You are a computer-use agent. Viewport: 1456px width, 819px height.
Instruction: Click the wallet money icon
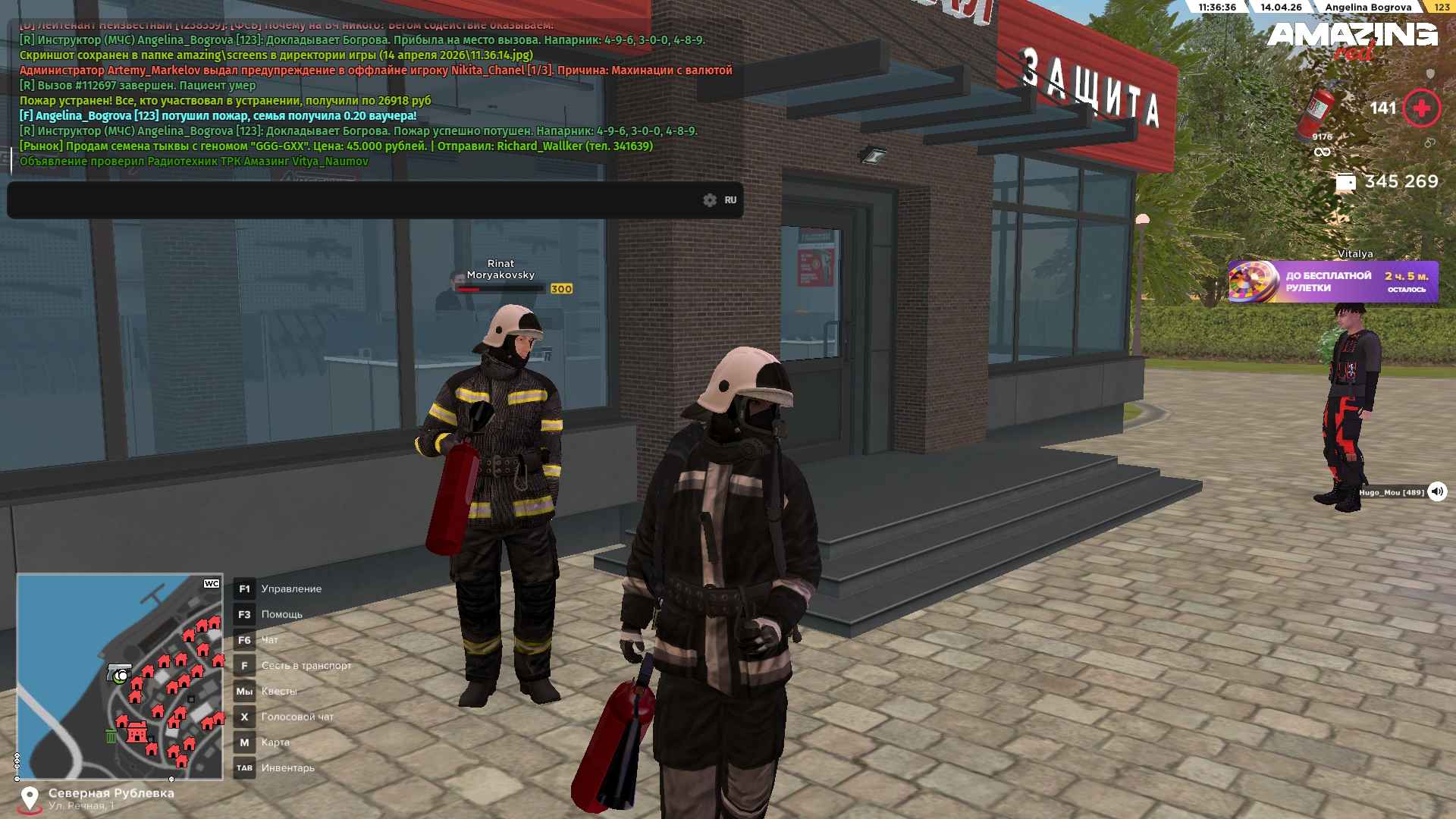[x=1345, y=183]
